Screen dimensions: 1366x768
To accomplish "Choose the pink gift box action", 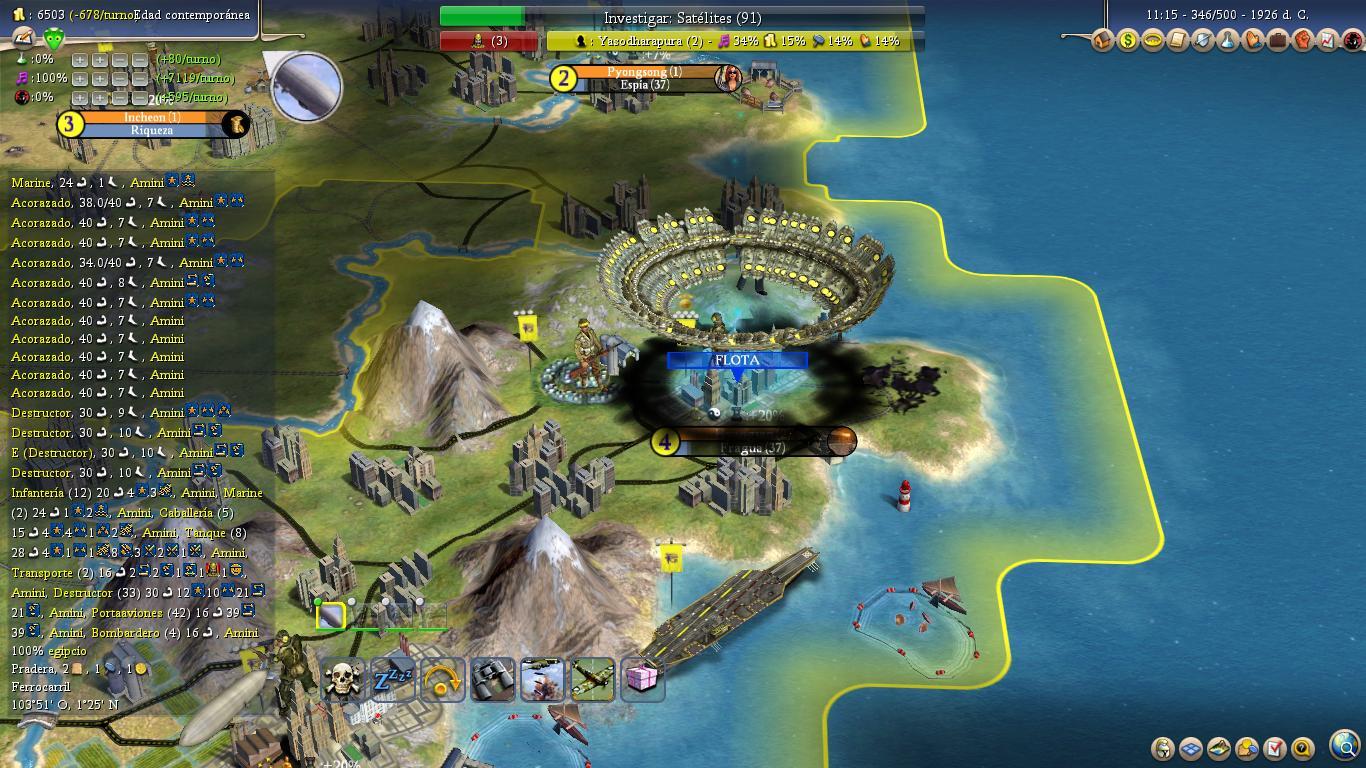I will click(642, 680).
